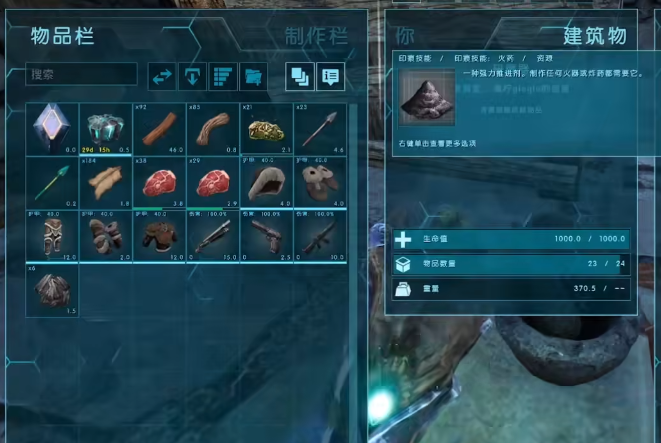This screenshot has width=661, height=443.
Task: Toggle the item tooltip info button
Action: point(329,75)
